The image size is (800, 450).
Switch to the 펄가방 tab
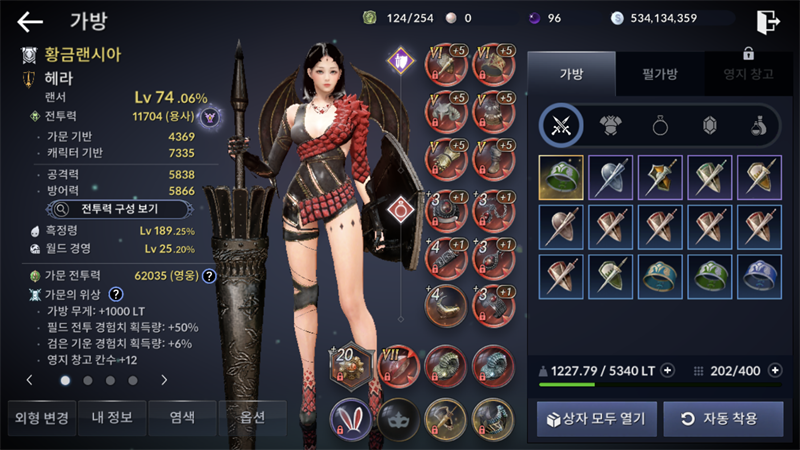tap(659, 72)
